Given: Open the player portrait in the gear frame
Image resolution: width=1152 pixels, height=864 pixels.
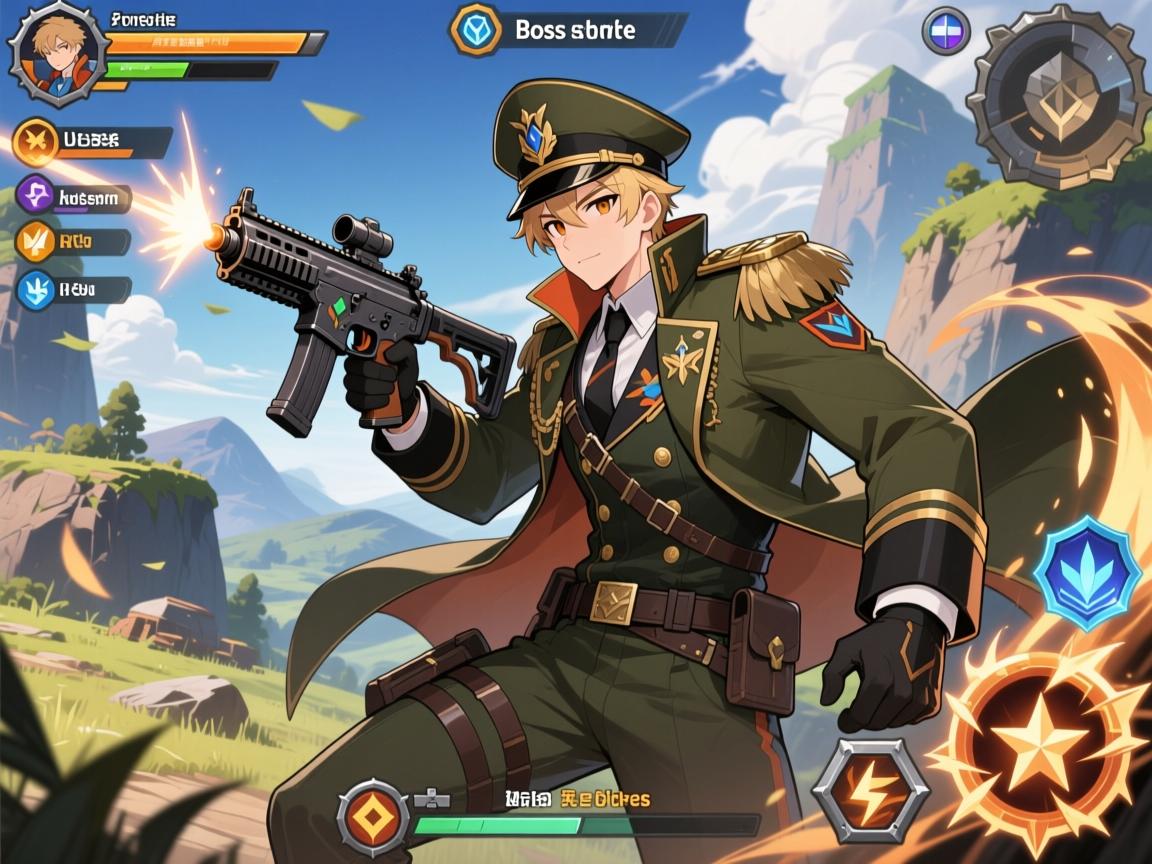Looking at the screenshot, I should 57,52.
